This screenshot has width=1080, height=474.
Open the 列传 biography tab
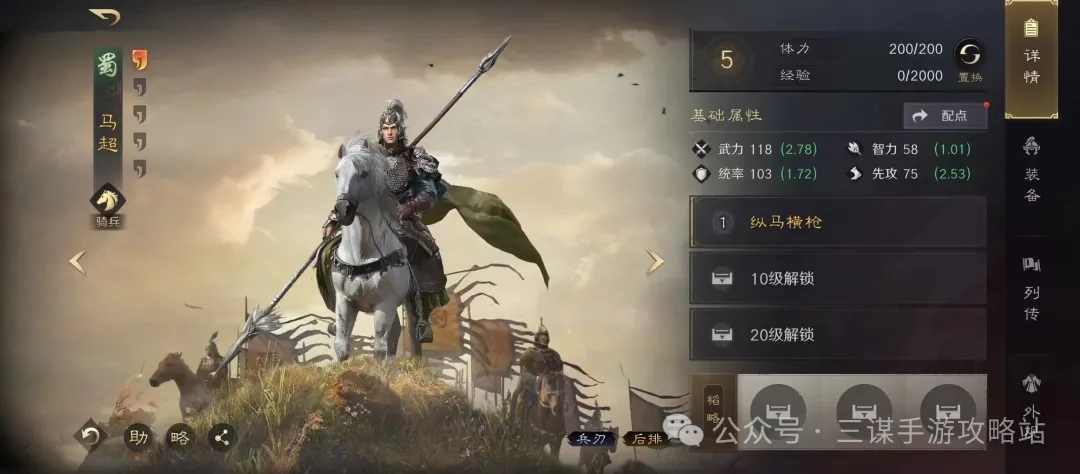(x=1031, y=288)
